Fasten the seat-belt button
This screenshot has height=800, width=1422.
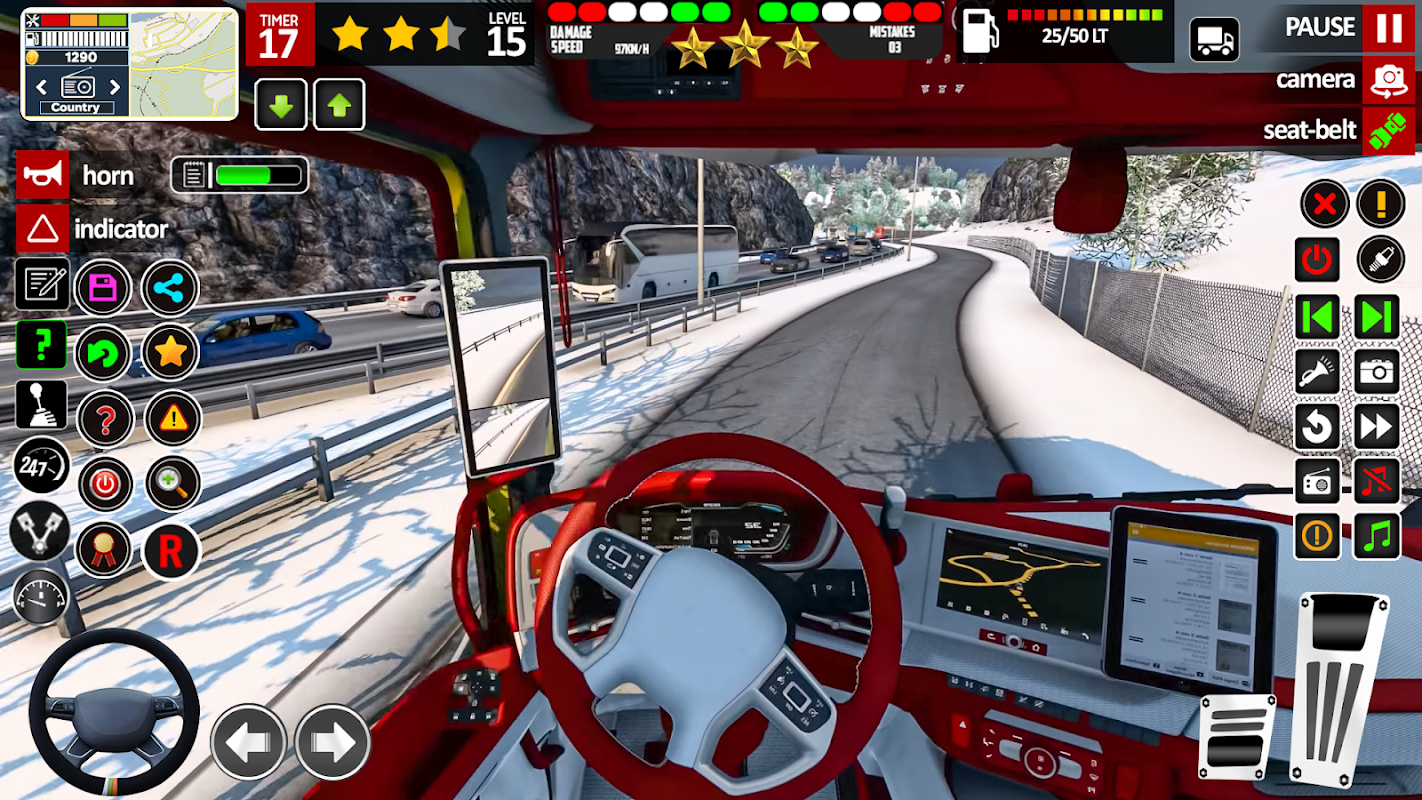click(1388, 131)
